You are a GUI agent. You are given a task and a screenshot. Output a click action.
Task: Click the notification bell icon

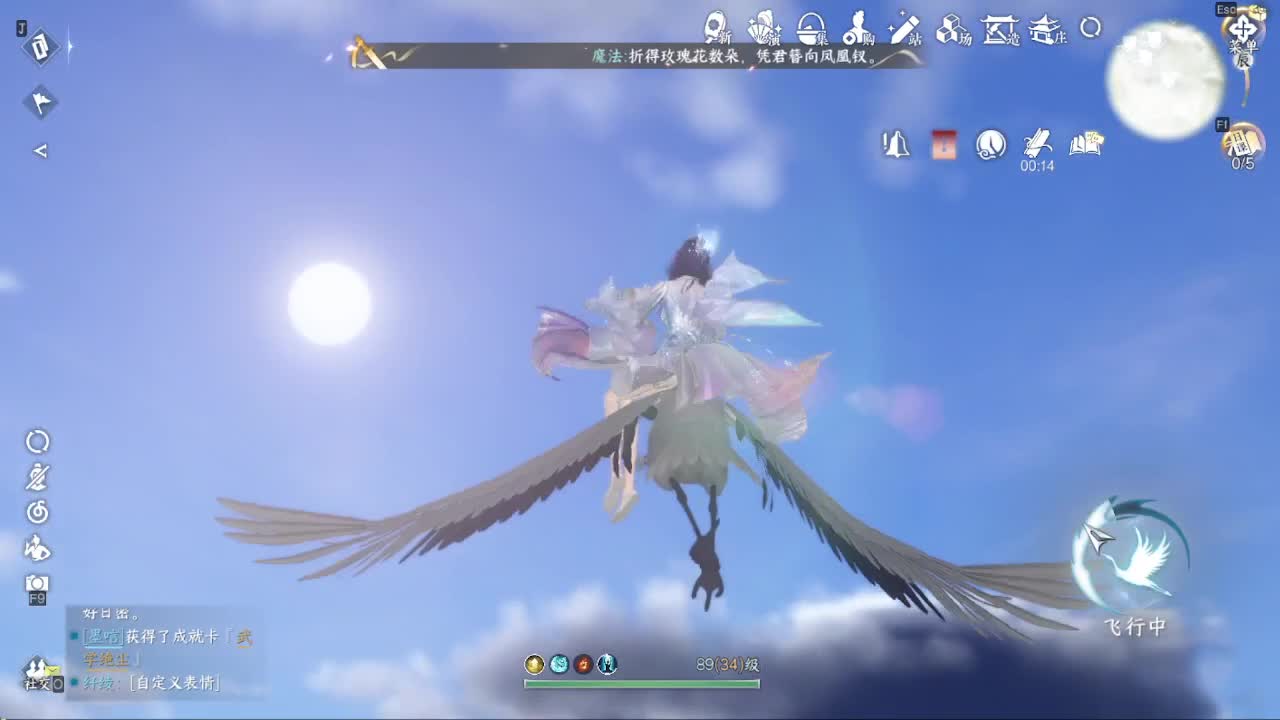pos(895,145)
